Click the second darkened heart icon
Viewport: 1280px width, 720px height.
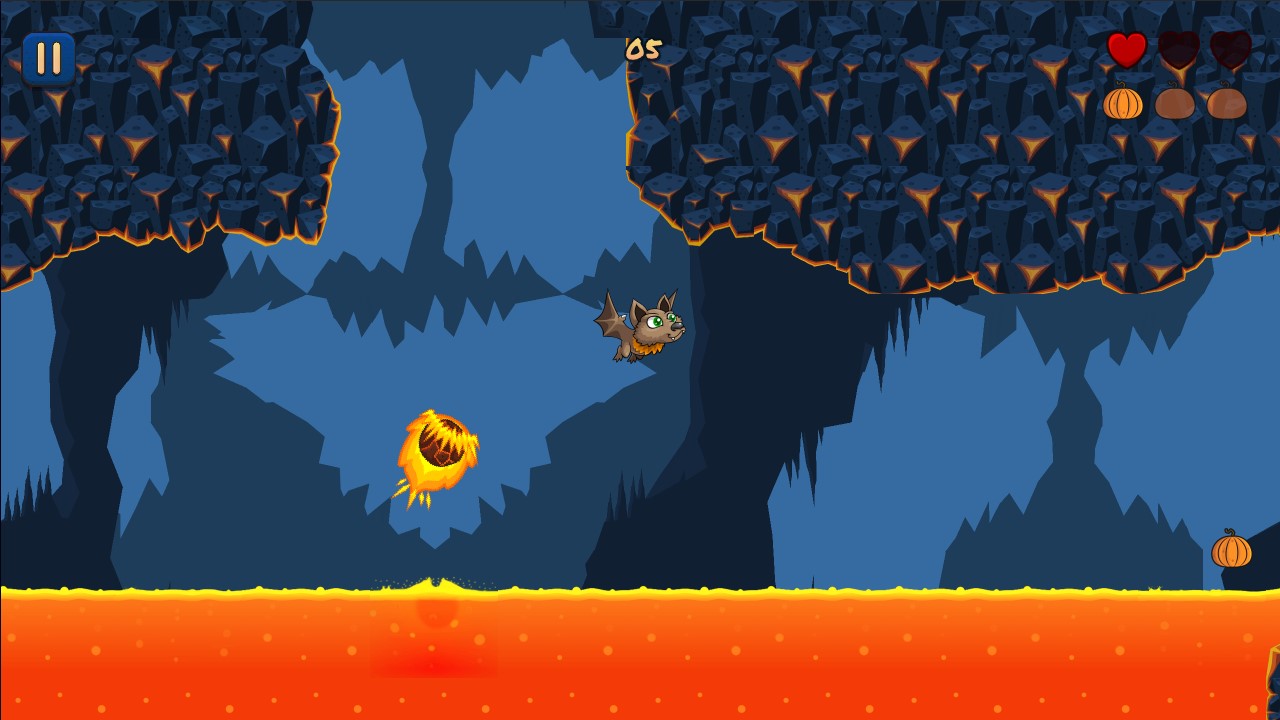[x=1178, y=50]
